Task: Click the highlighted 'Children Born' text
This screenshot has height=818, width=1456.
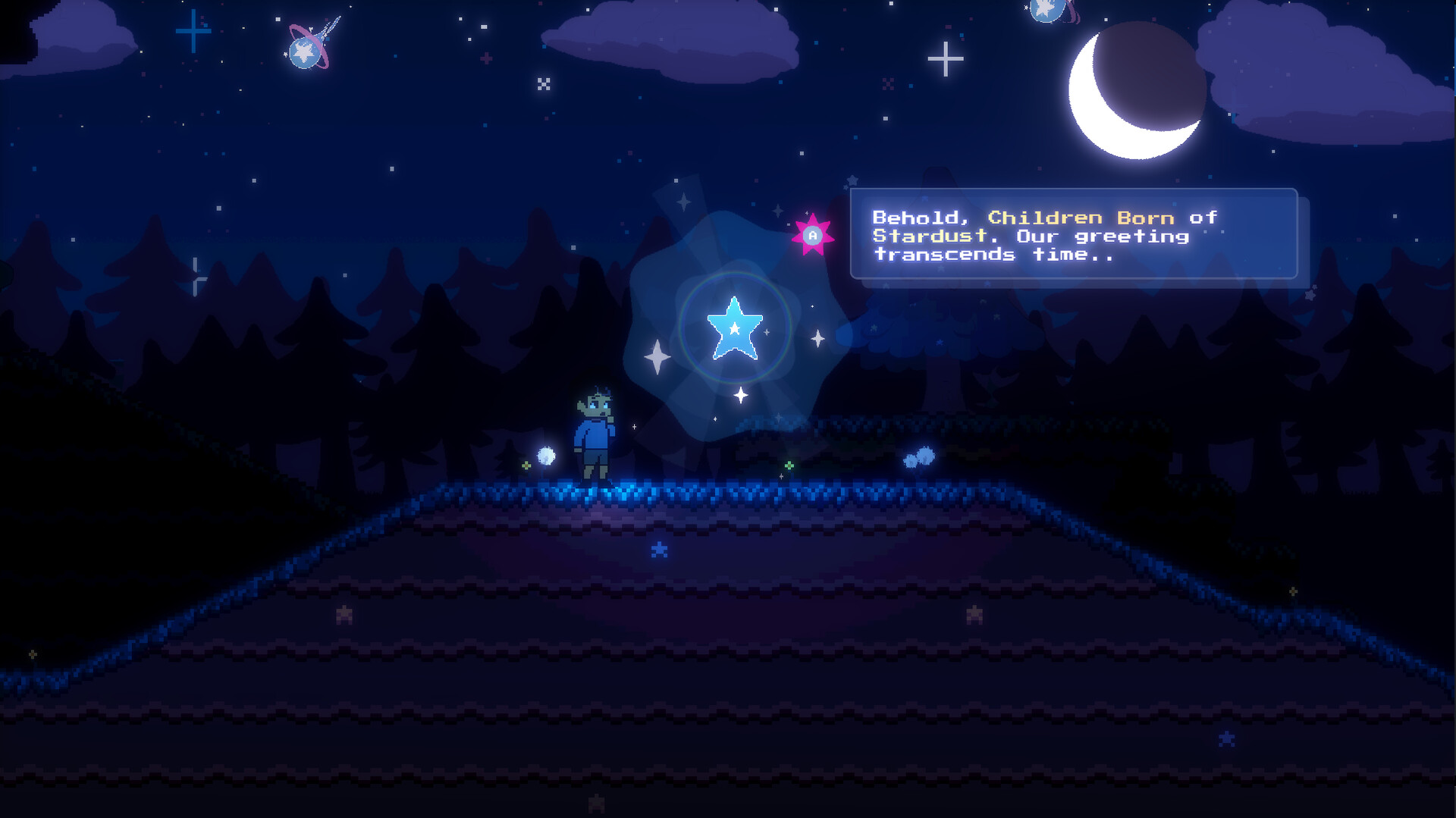Action: [x=1082, y=218]
